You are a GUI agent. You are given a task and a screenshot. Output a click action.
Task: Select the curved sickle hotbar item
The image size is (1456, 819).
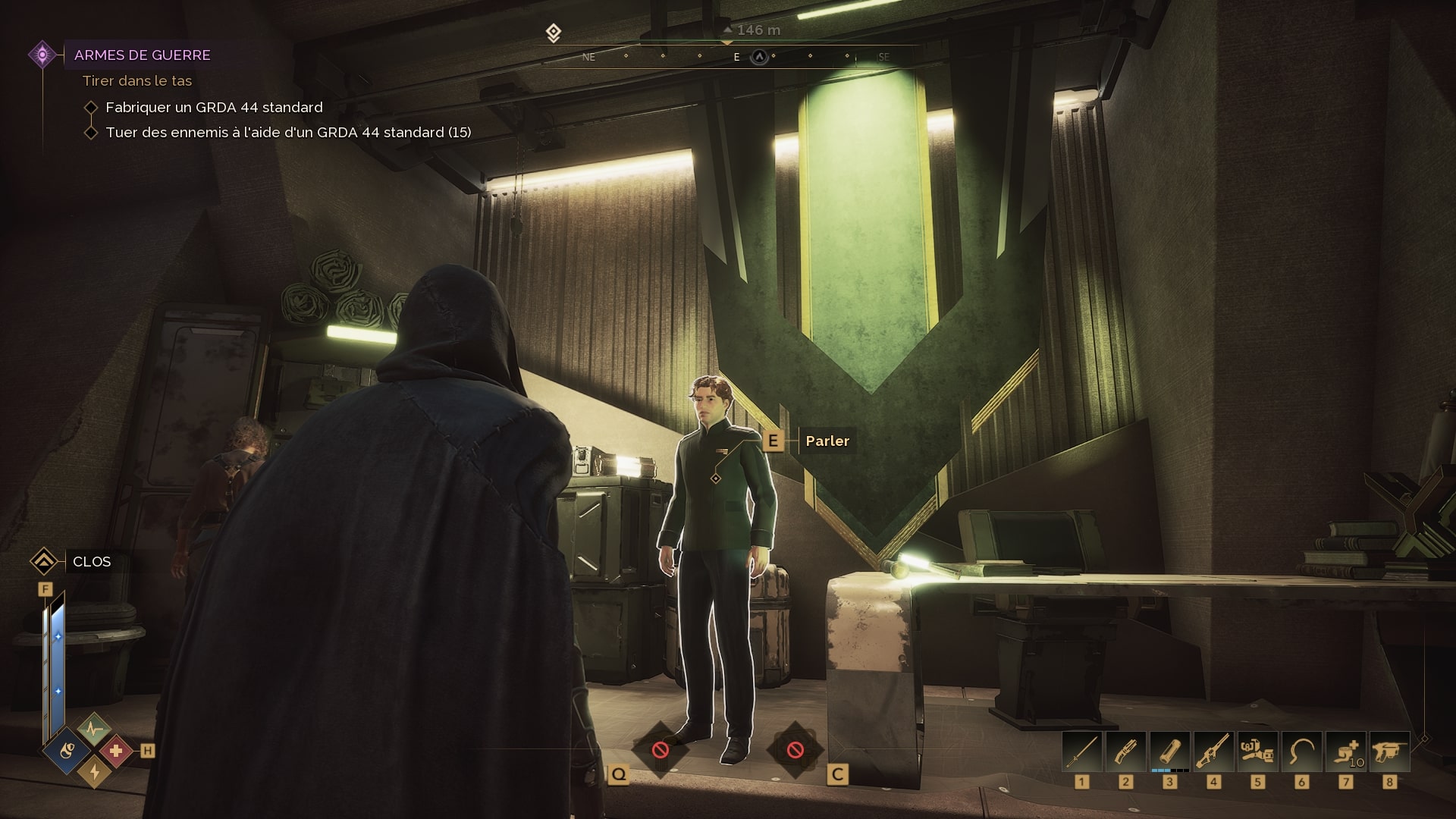(1301, 752)
